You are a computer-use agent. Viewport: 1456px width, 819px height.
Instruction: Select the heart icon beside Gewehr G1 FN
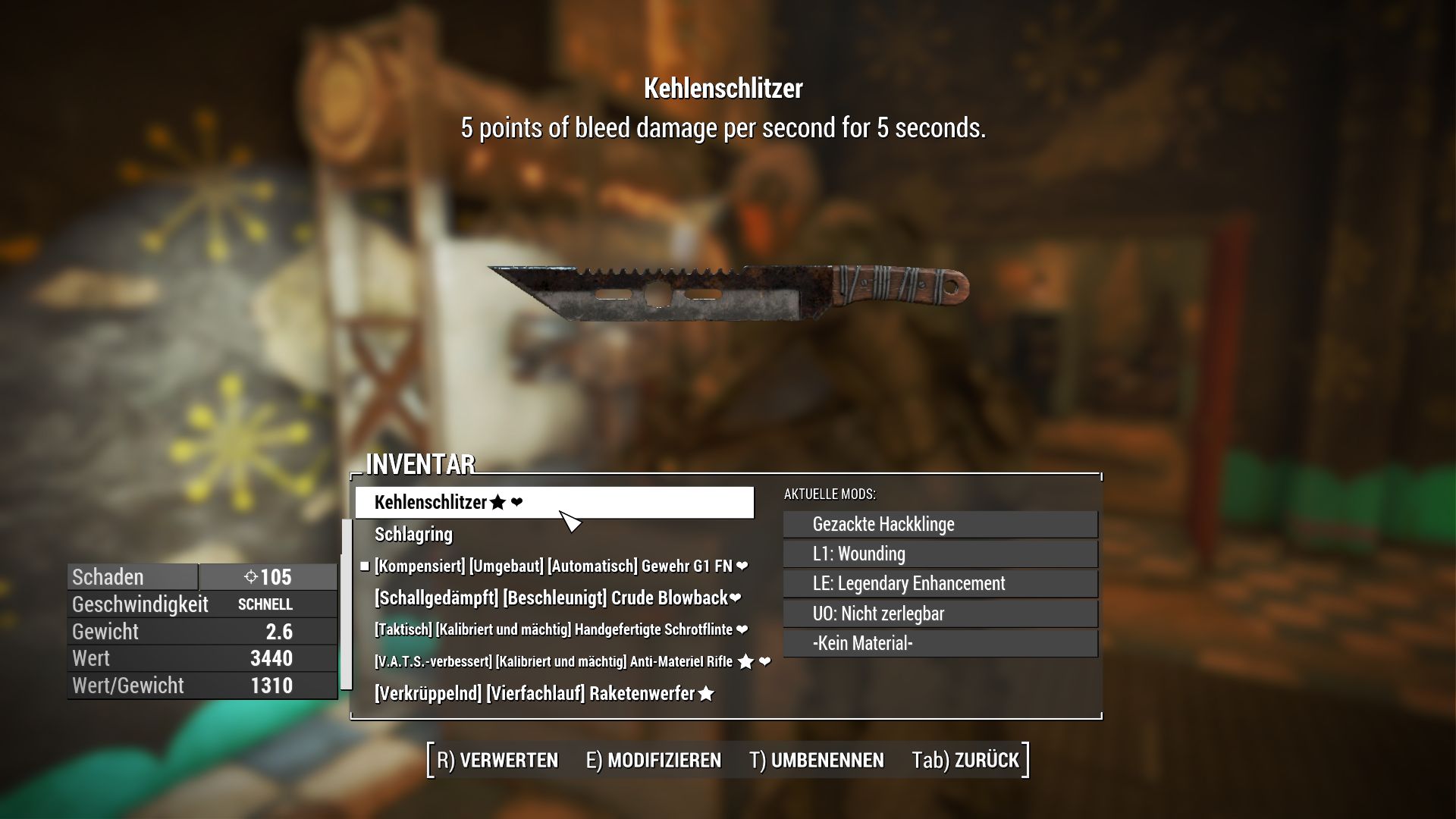pyautogui.click(x=741, y=566)
